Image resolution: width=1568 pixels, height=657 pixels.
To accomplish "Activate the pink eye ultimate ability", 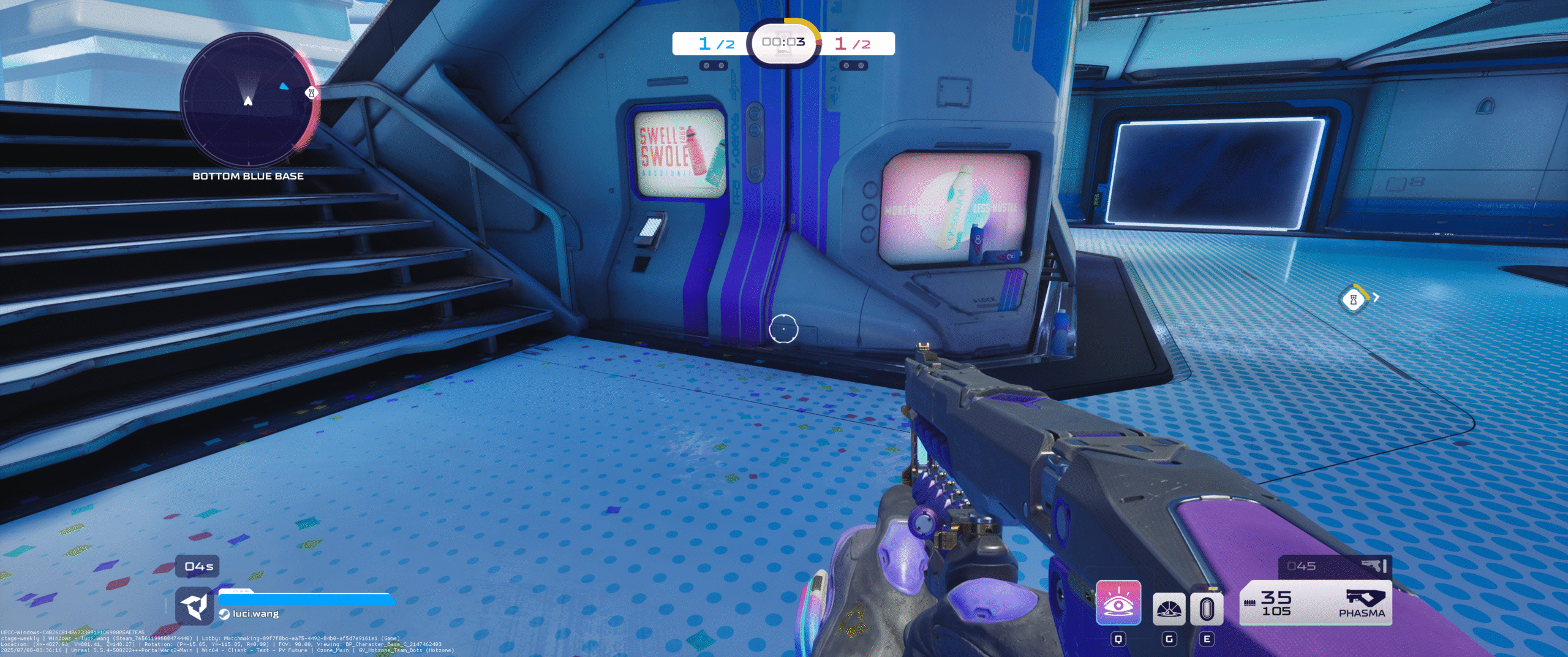I will click(x=1118, y=602).
